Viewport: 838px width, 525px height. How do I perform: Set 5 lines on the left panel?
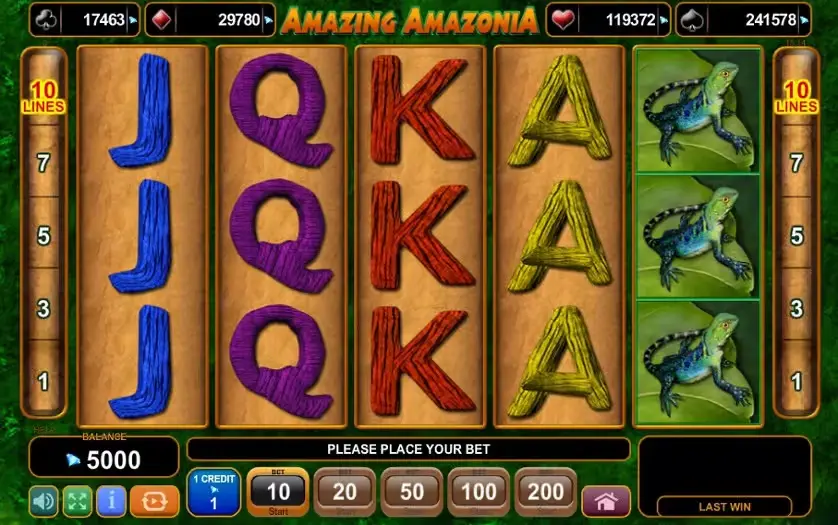click(43, 236)
